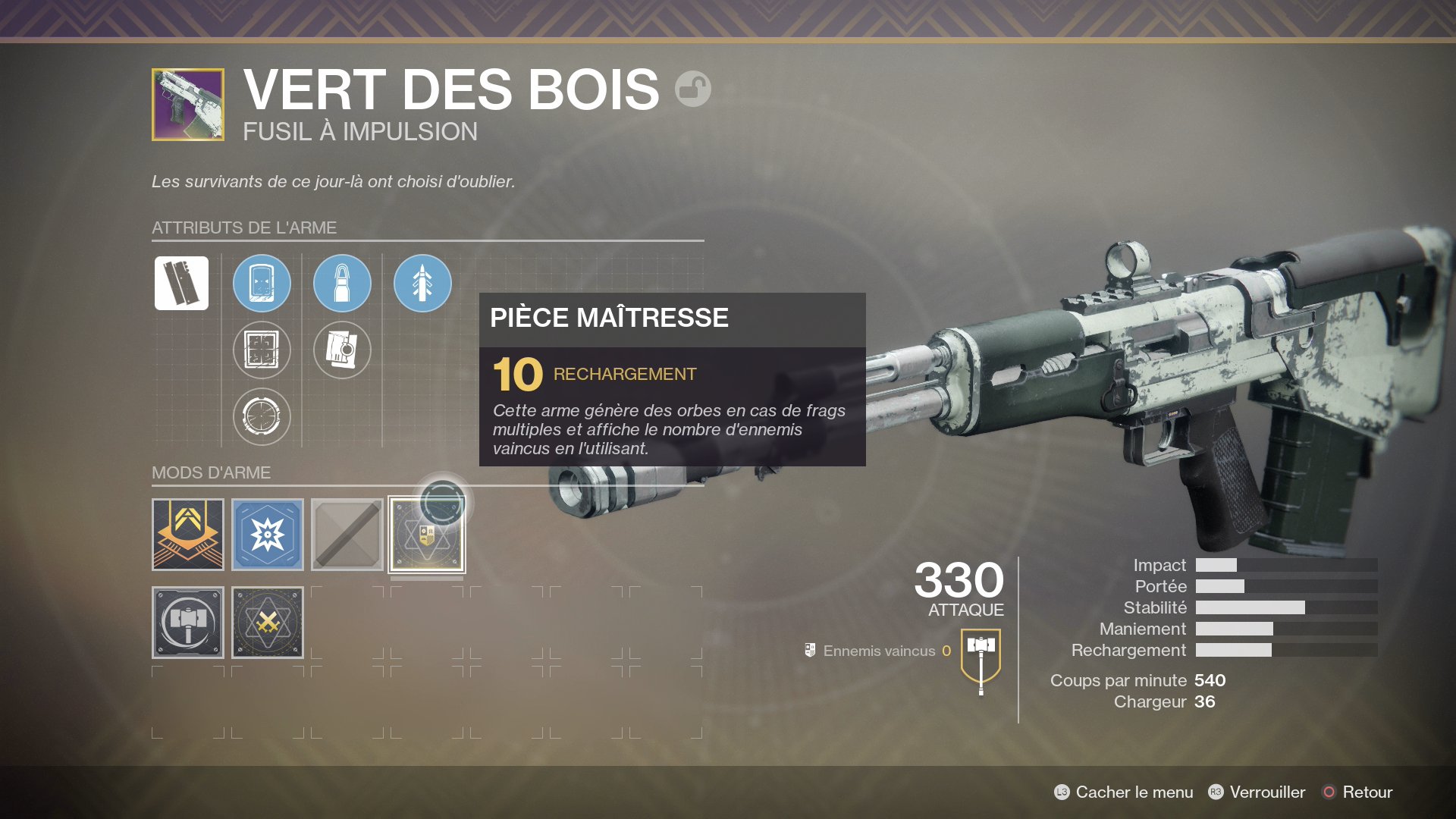The image size is (1456, 819).
Task: Click the gray diagonal shader slot
Action: pos(347,534)
